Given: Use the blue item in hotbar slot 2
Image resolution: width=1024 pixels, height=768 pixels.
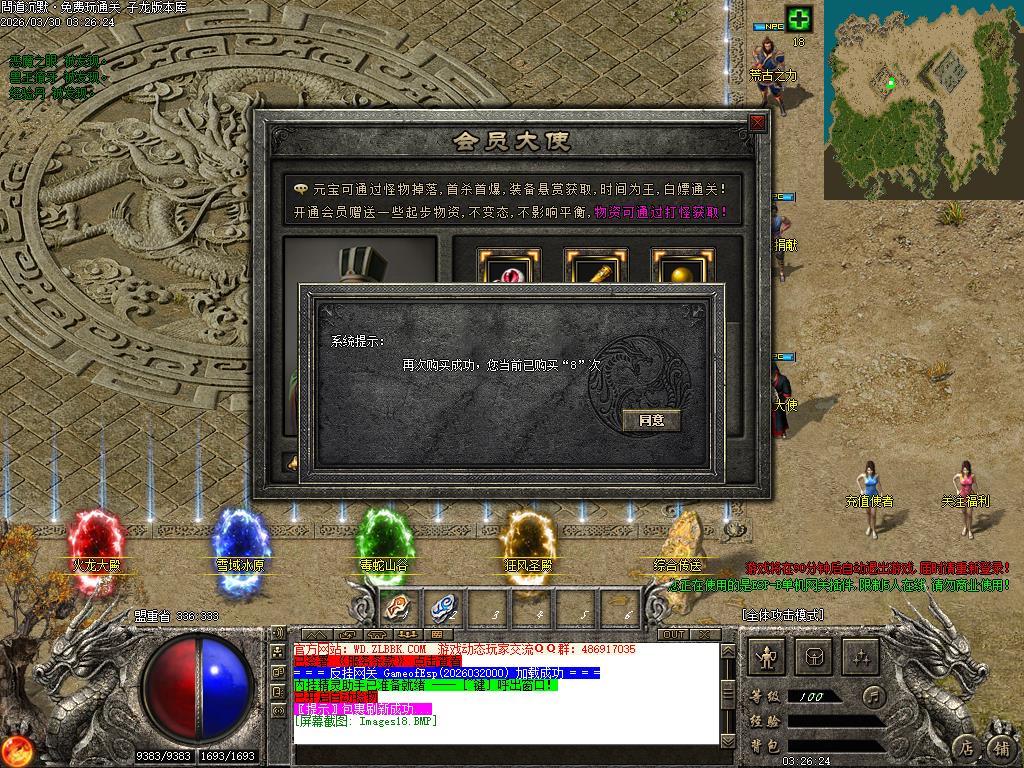Looking at the screenshot, I should 441,607.
